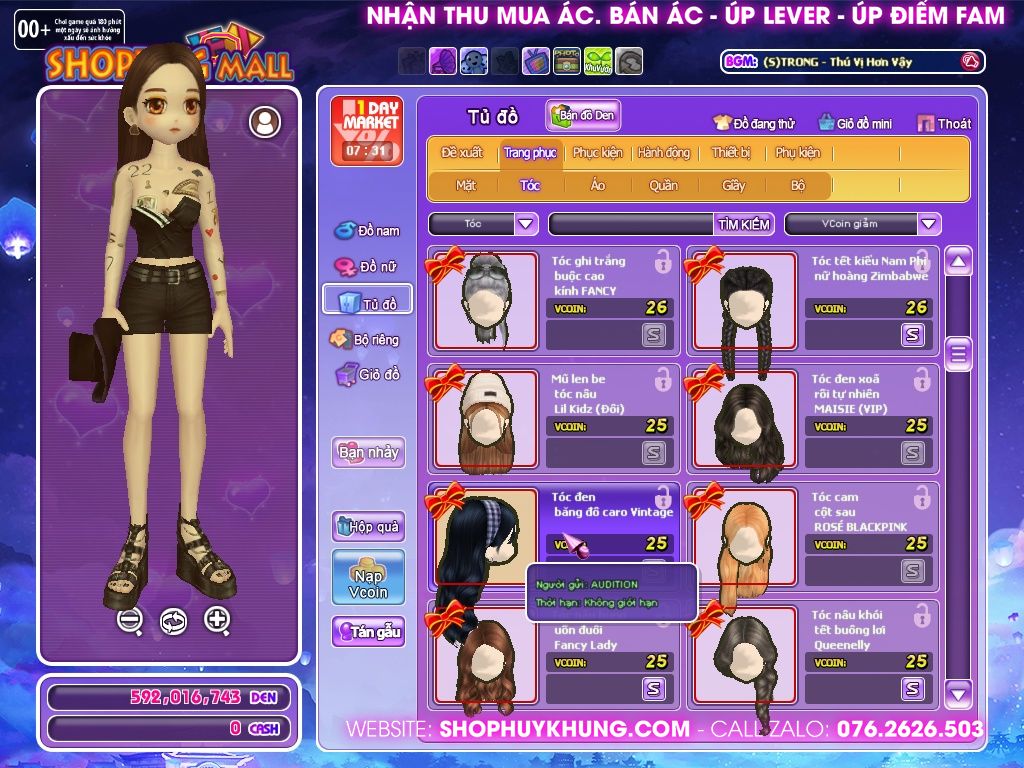Select the Thiết bị tab
The height and width of the screenshot is (768, 1024).
click(x=731, y=153)
